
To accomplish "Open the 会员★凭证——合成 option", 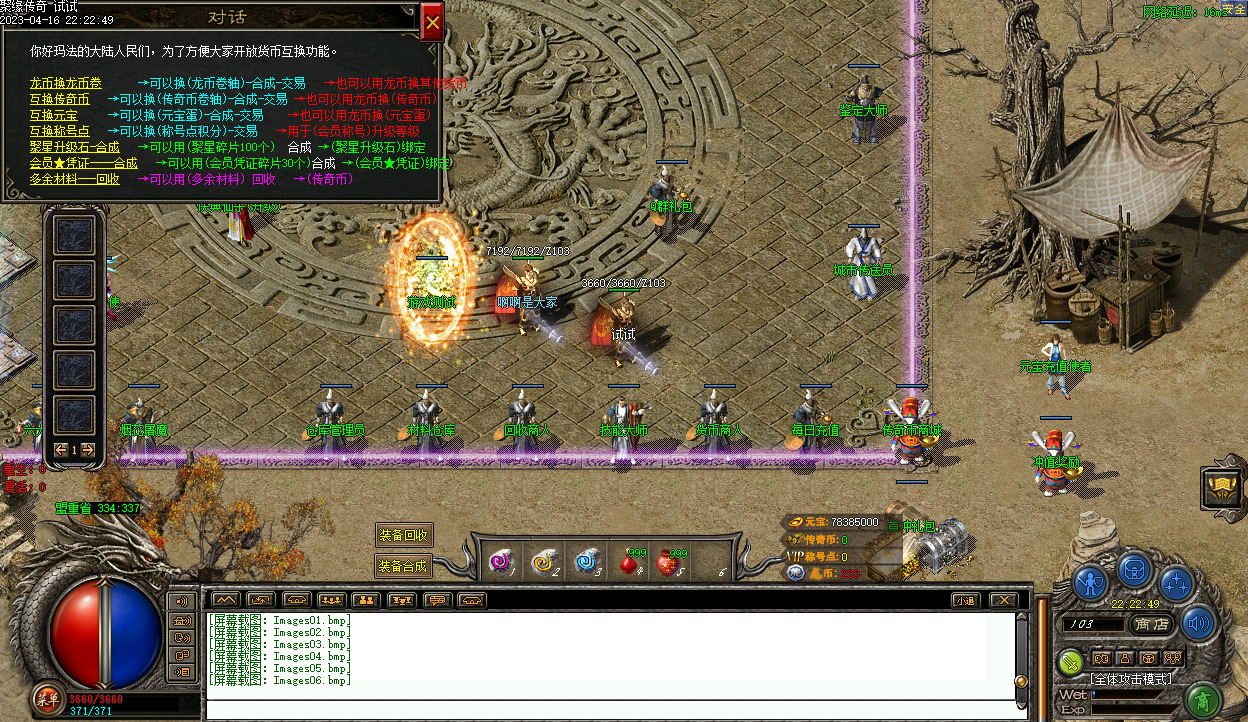I will coord(83,163).
